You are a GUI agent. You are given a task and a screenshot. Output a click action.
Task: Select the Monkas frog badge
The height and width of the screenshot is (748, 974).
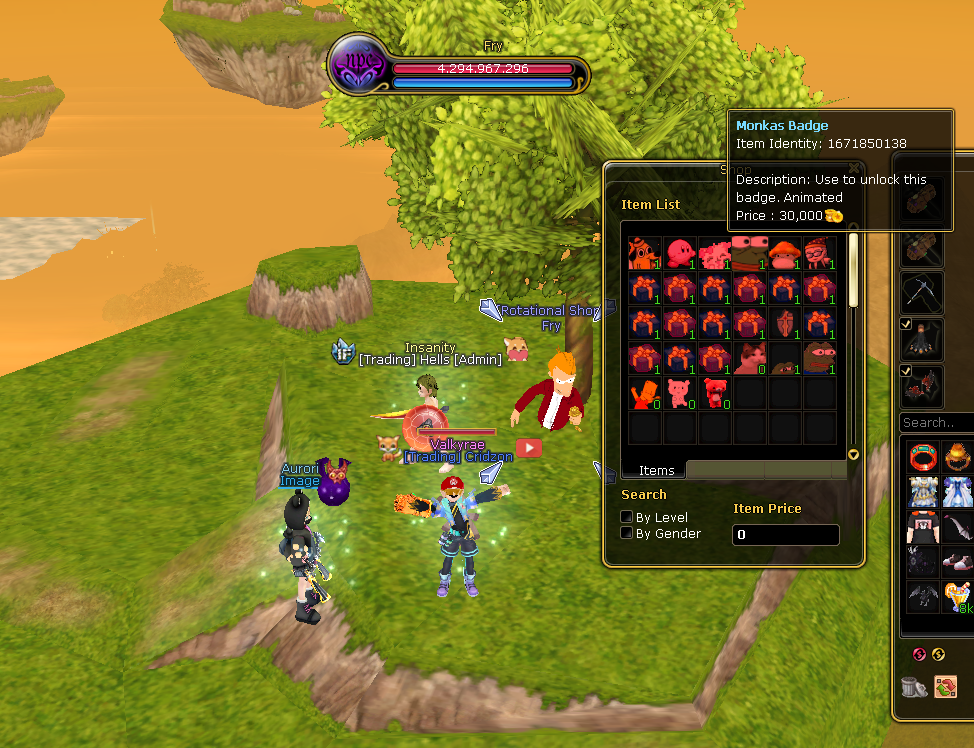click(749, 254)
